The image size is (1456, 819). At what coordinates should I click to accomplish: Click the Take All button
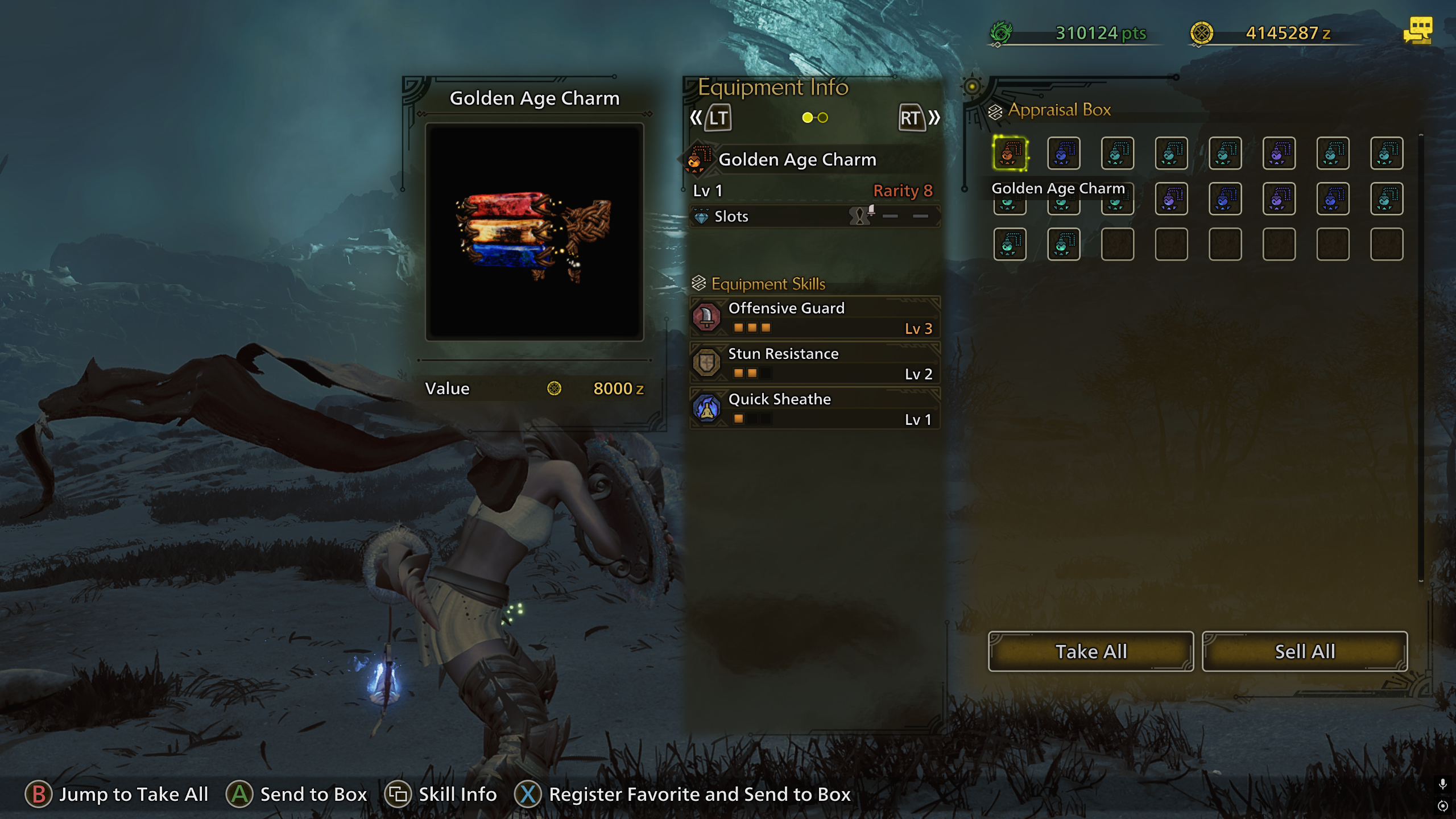[x=1090, y=651]
